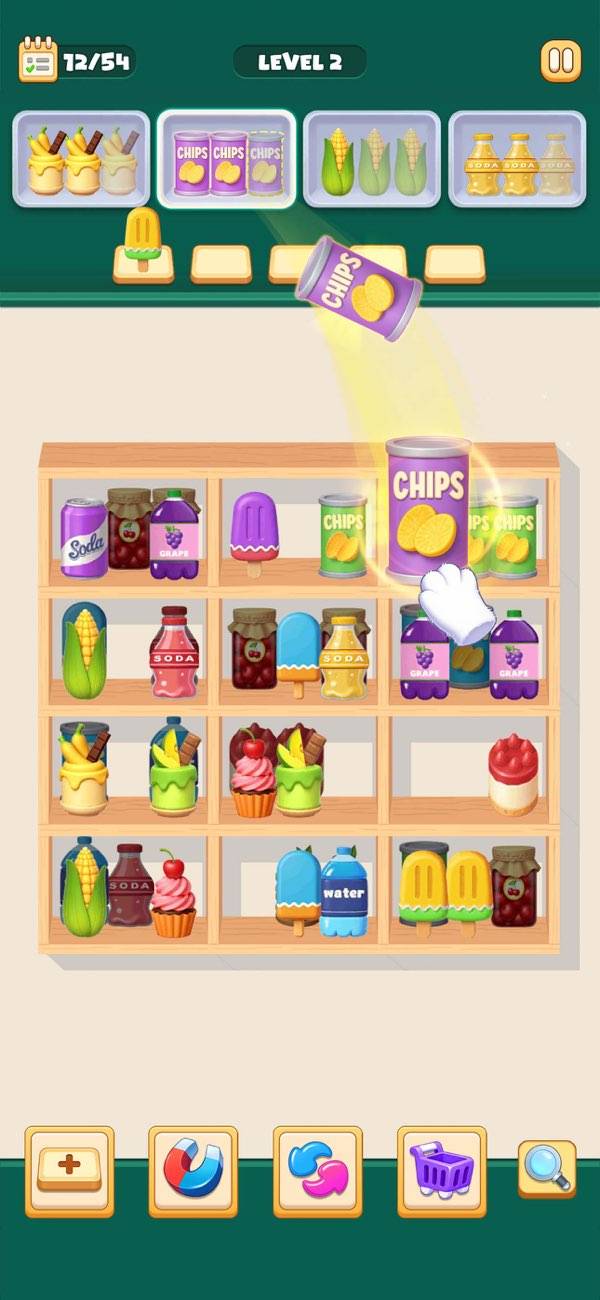The height and width of the screenshot is (1300, 600).
Task: Activate the magnet booster
Action: (x=193, y=1171)
